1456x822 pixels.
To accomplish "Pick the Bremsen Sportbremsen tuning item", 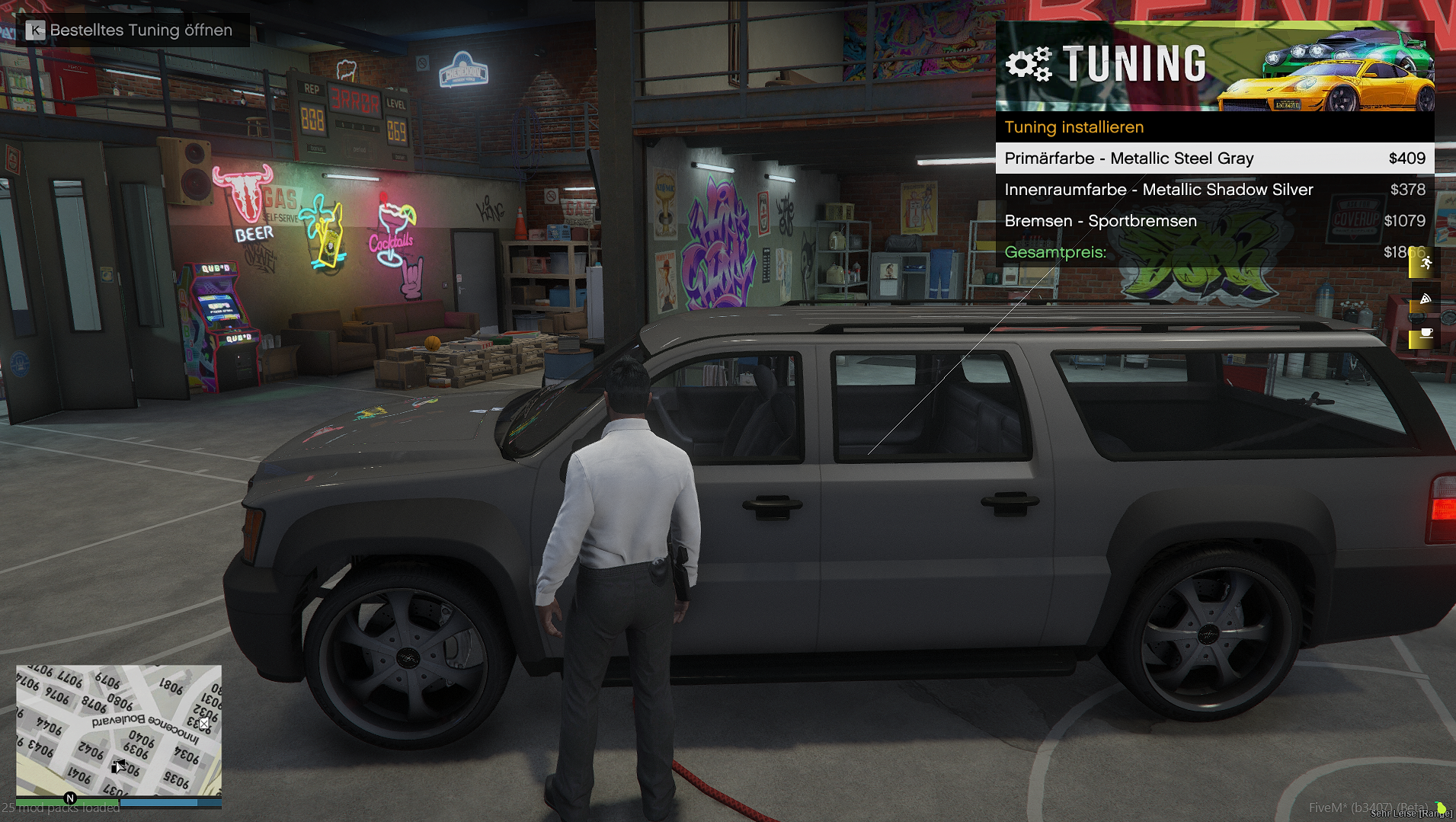I will [x=1214, y=221].
